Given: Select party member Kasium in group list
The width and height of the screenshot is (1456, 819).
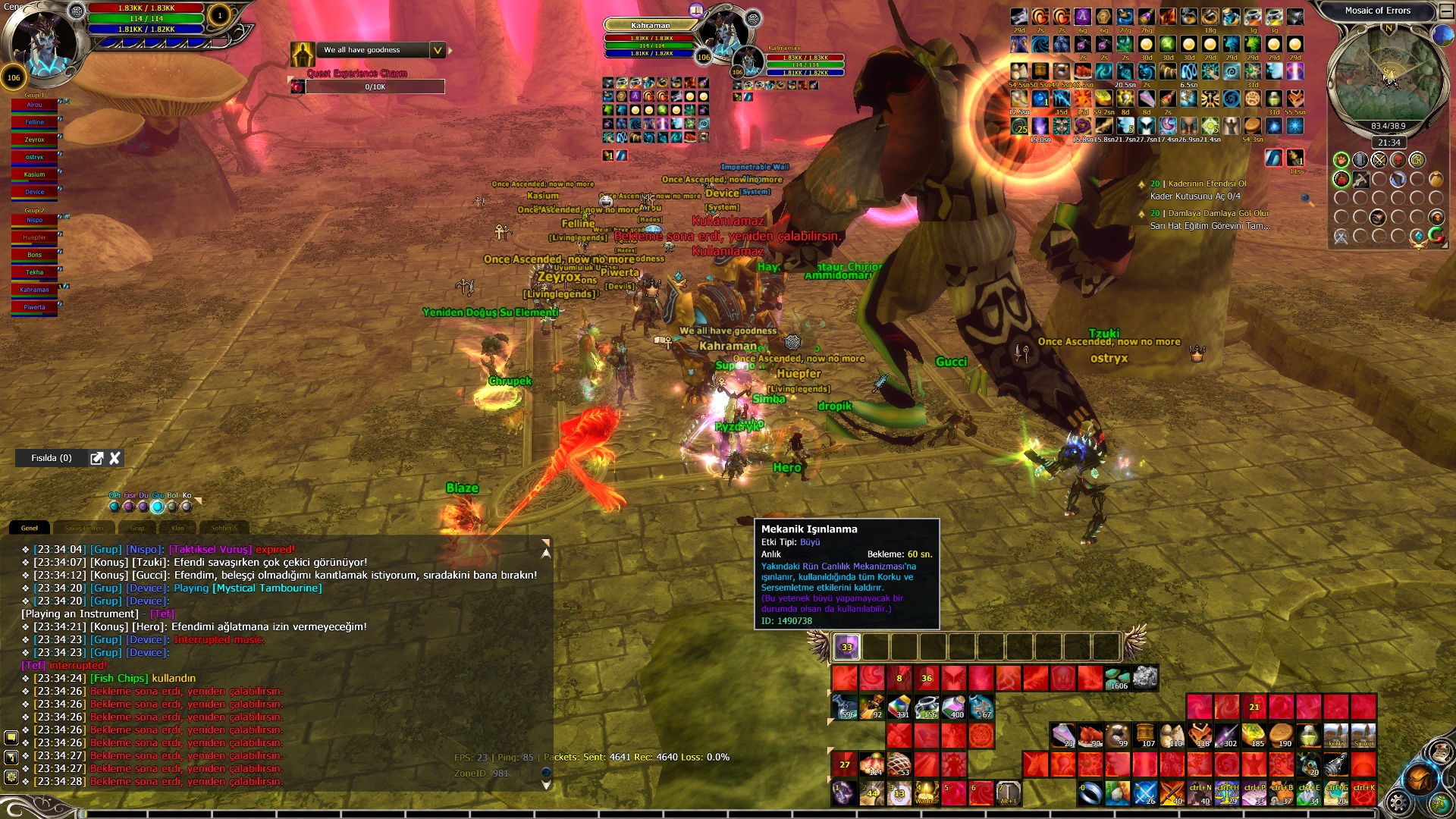Looking at the screenshot, I should pos(34,174).
